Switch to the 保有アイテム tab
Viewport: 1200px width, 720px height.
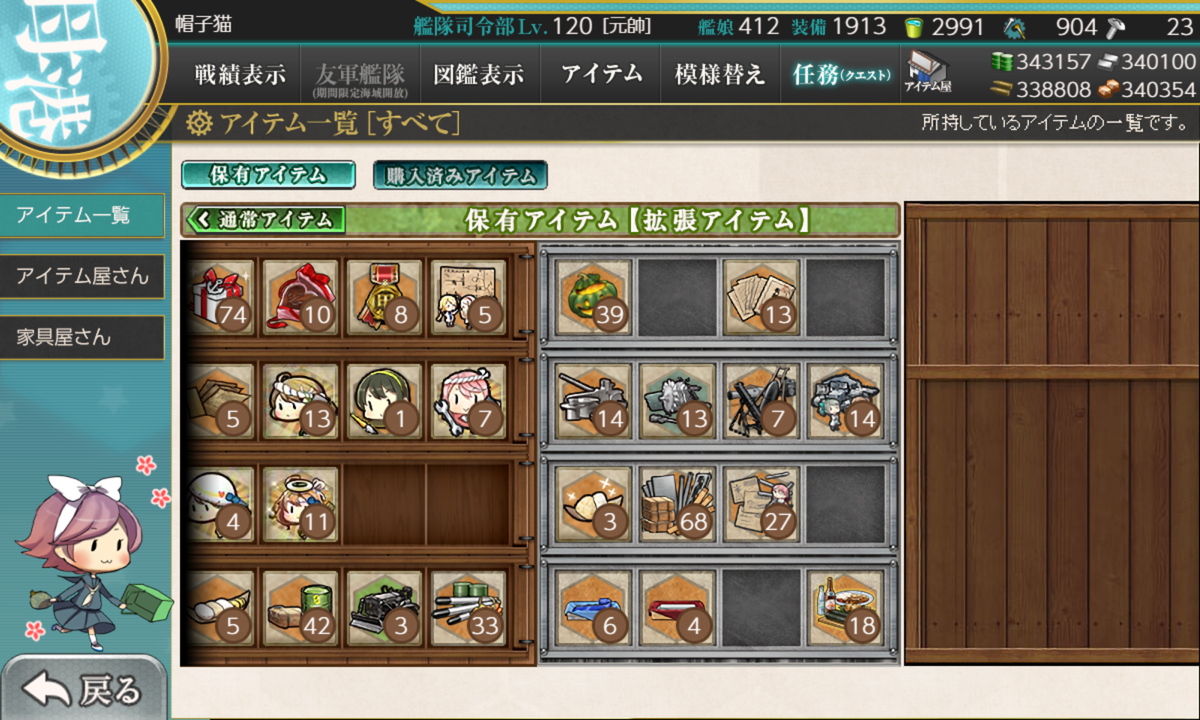[x=268, y=175]
